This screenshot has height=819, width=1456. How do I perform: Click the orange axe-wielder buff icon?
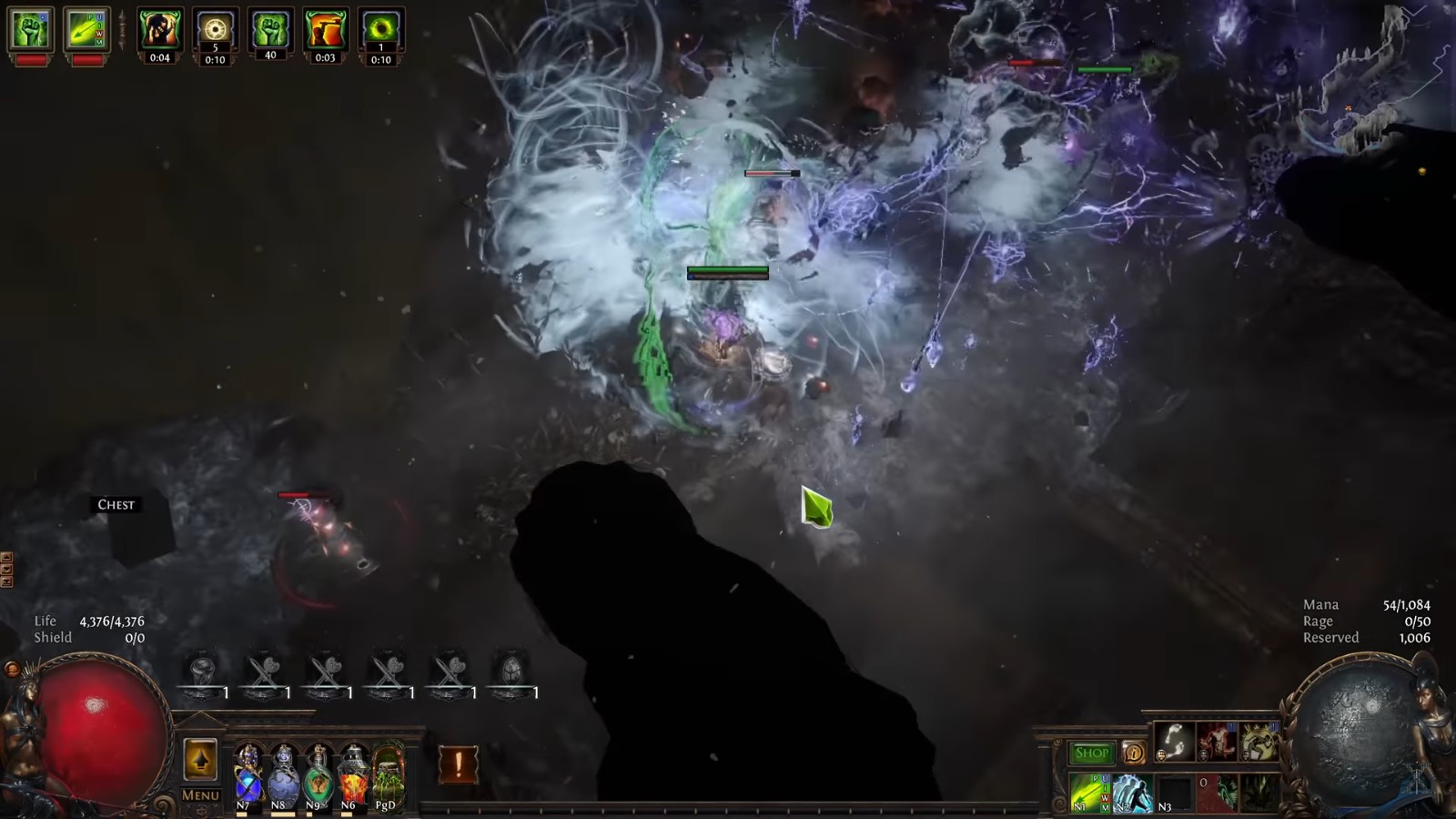pos(325,29)
